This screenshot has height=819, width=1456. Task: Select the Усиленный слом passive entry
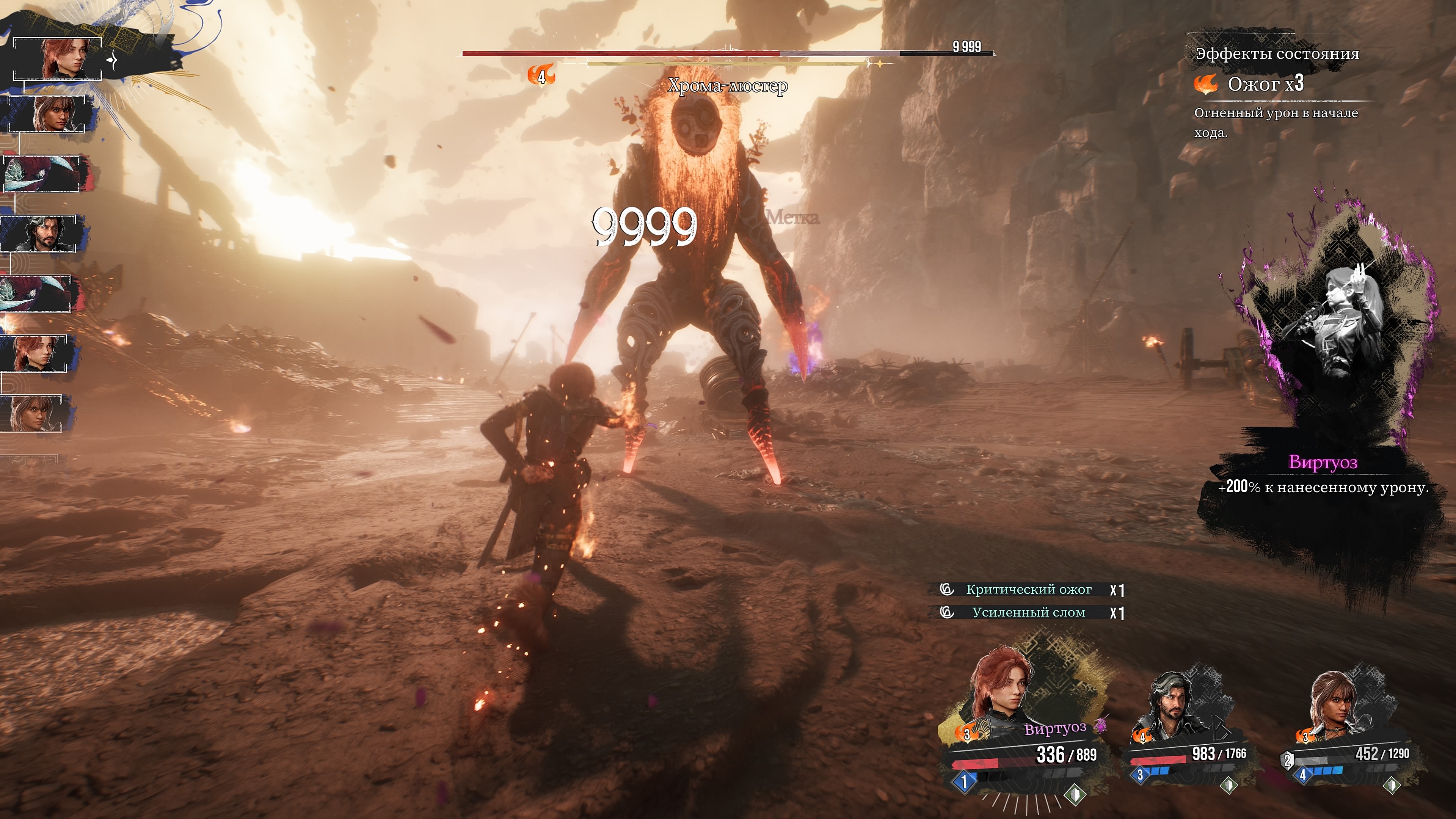[x=1029, y=612]
